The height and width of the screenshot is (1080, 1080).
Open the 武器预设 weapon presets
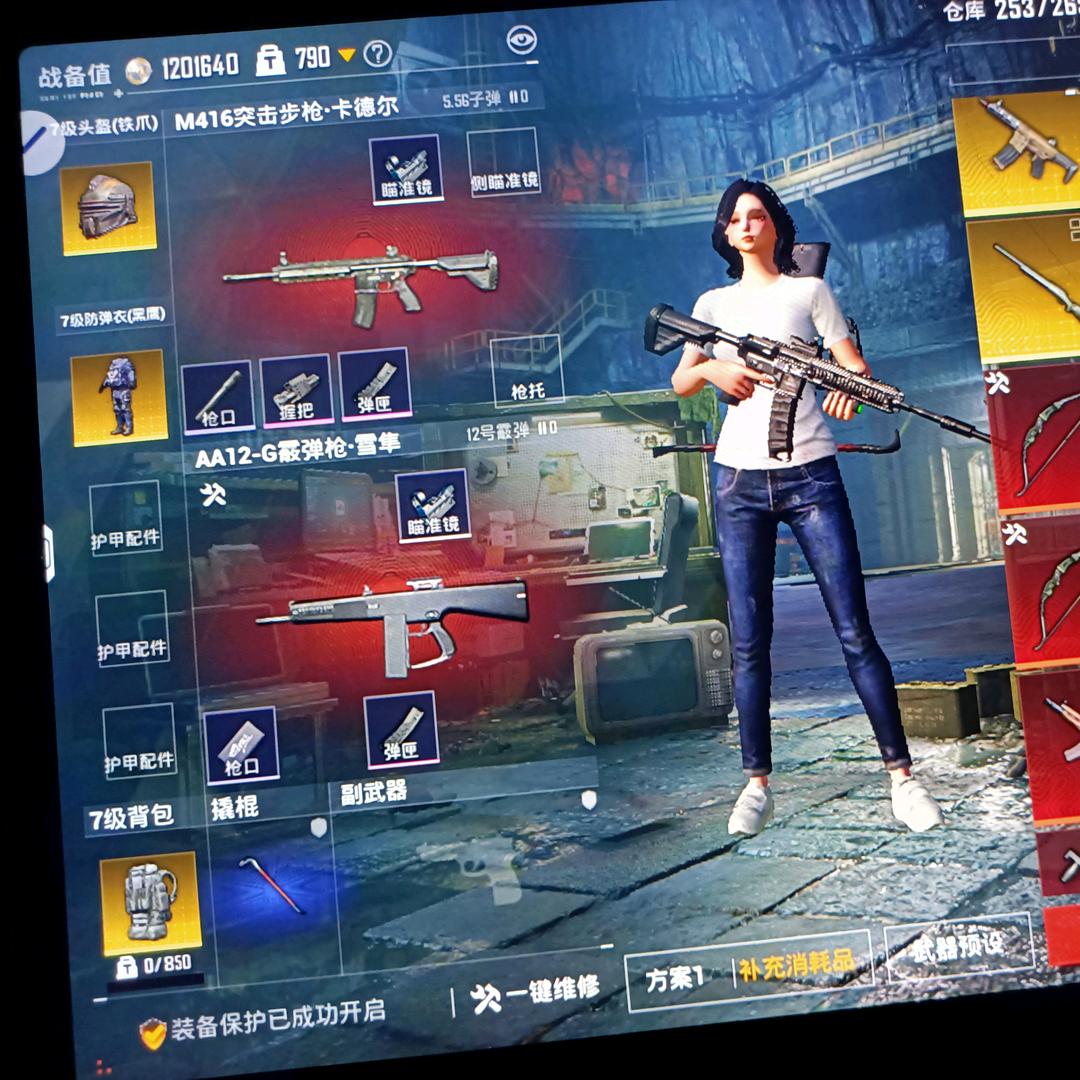(957, 945)
